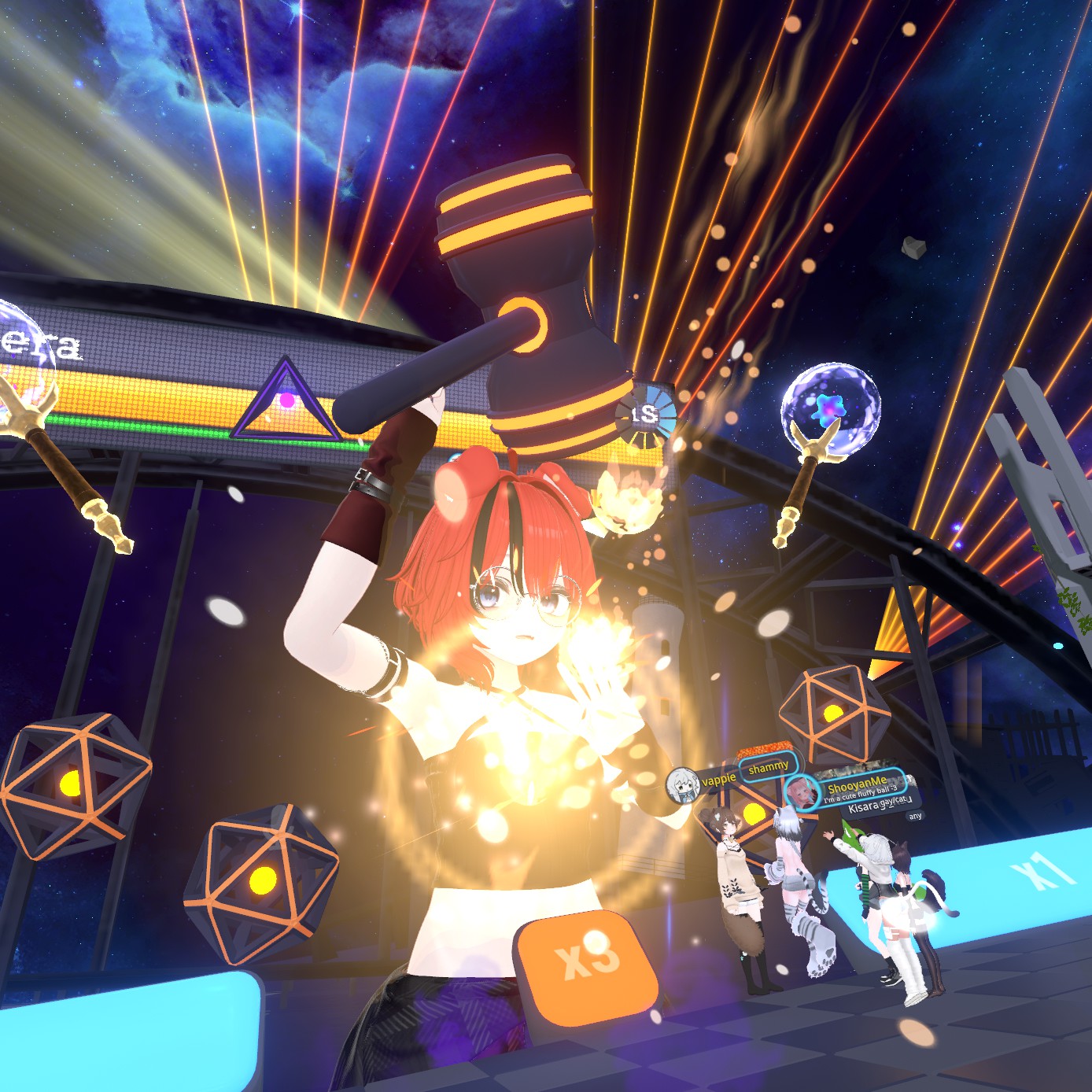Select the ShooyanMe player nameplate
Viewport: 1092px width, 1092px height.
858,784
